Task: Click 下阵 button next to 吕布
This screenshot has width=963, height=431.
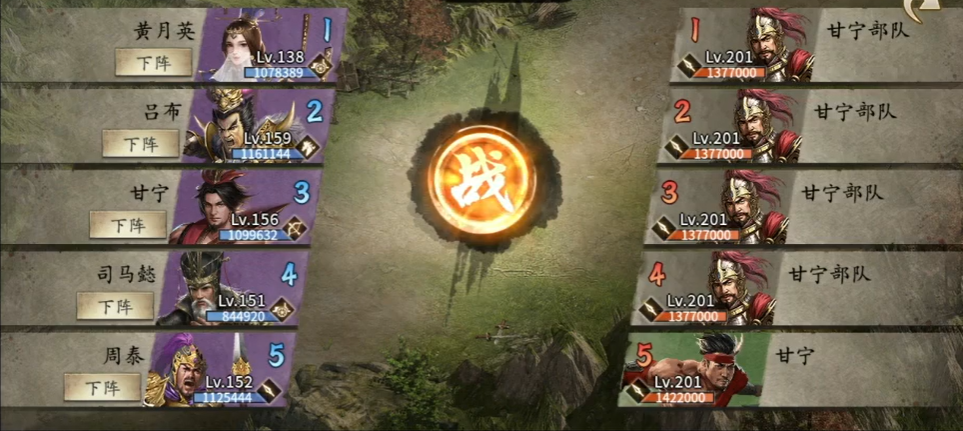Action: point(142,143)
